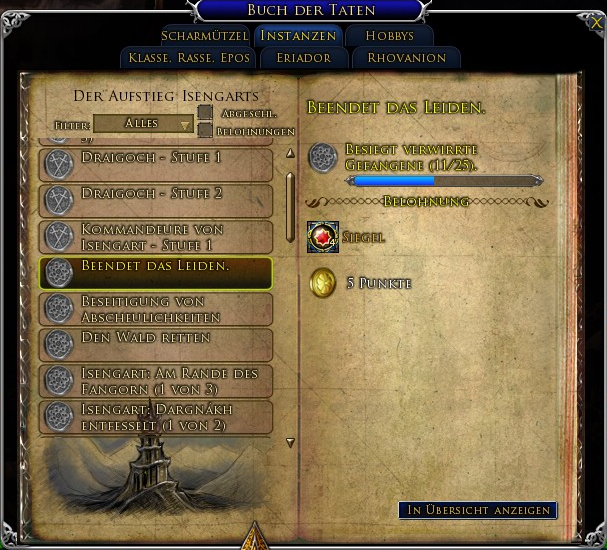Close the Buch der Taten window
This screenshot has height=550, width=607.
click(596, 21)
